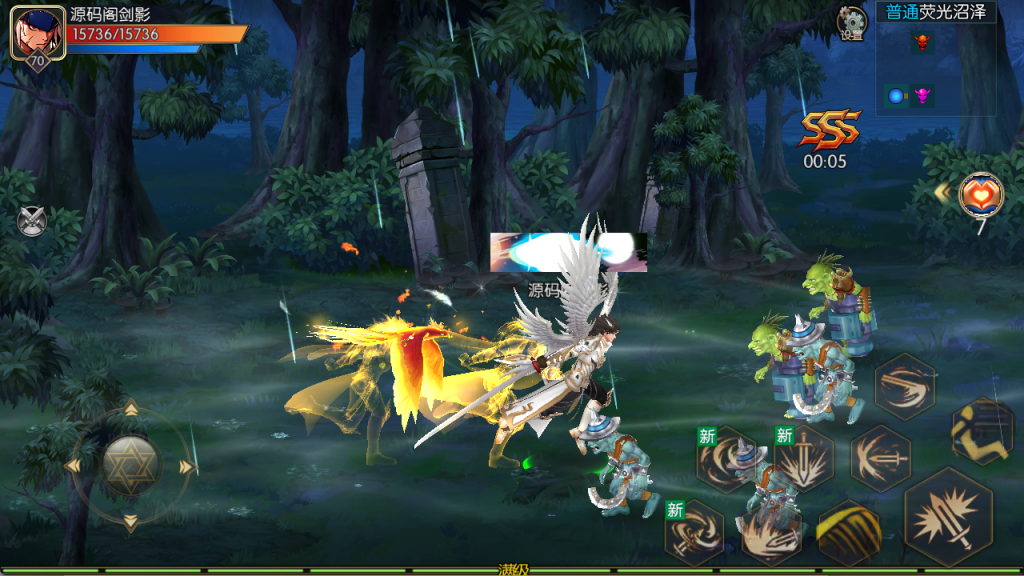Use the upper new whirlwind skill
Image resolution: width=1024 pixels, height=576 pixels.
tap(727, 459)
